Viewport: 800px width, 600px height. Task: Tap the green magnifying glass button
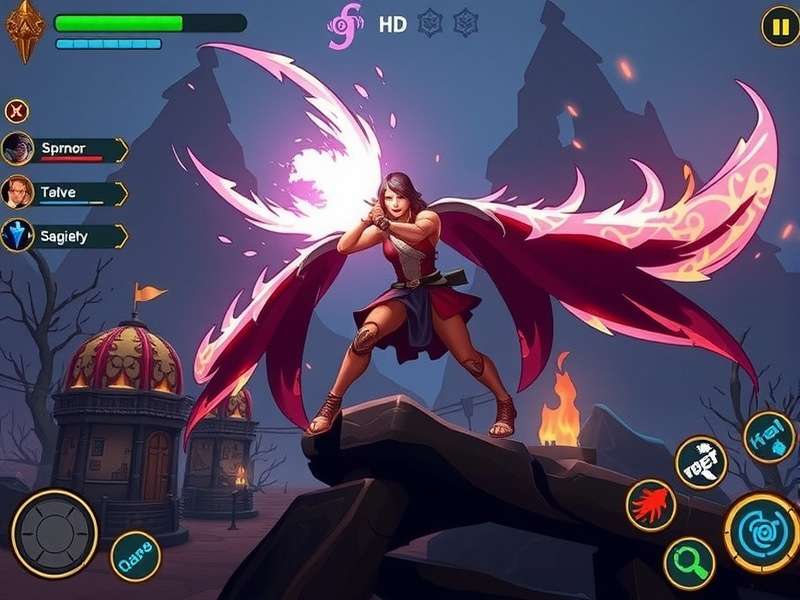coord(690,563)
